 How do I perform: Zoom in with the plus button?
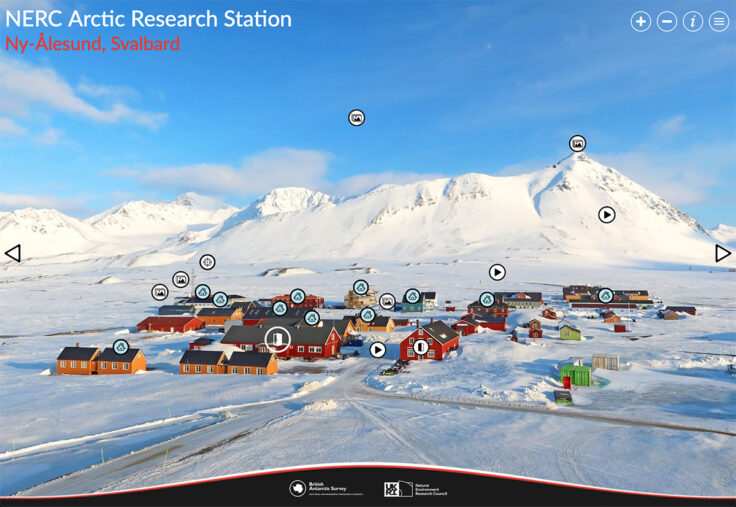641,22
